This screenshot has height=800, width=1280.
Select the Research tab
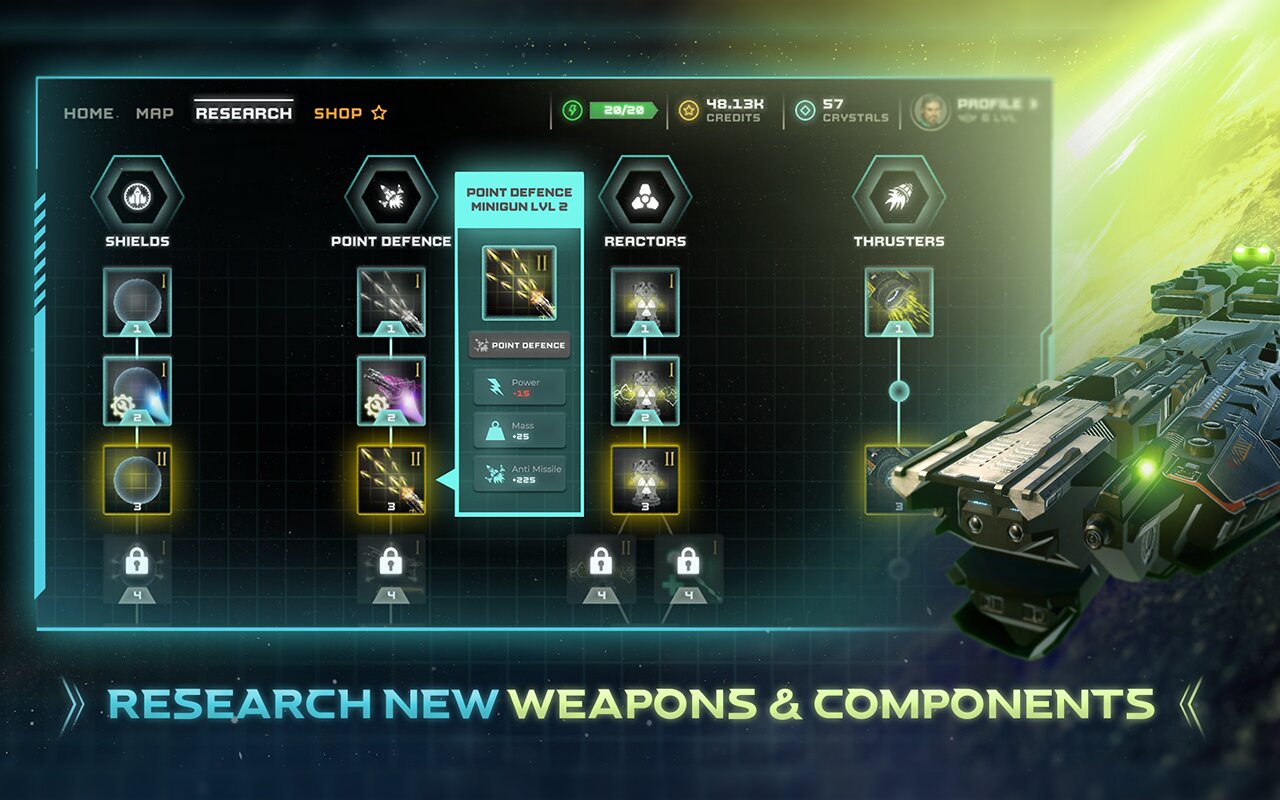click(x=244, y=113)
